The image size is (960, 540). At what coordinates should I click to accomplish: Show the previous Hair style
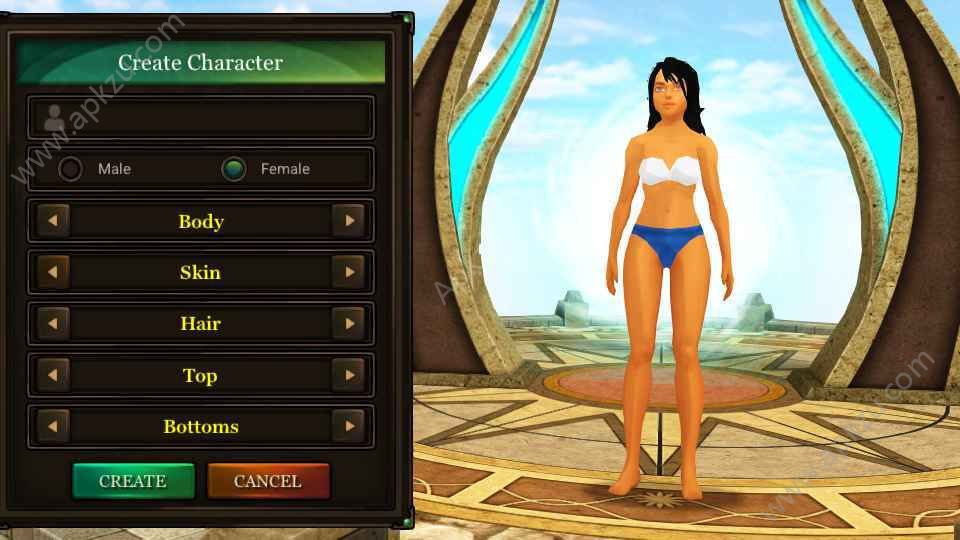click(x=53, y=324)
